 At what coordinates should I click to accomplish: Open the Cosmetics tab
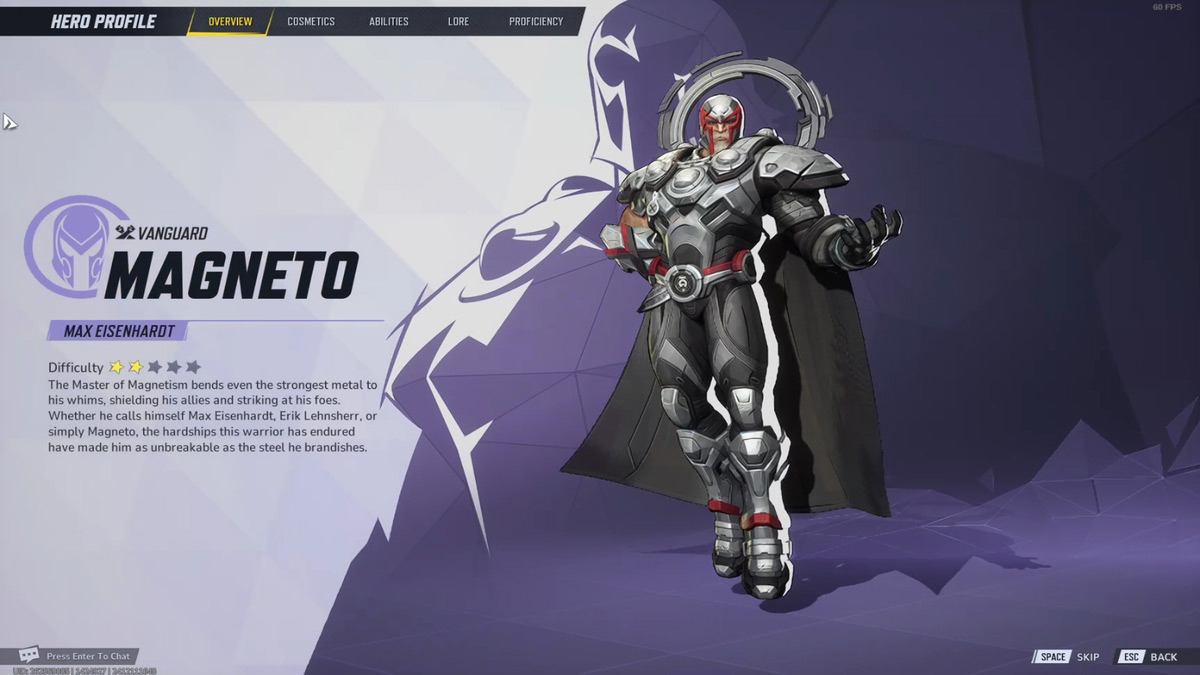click(311, 21)
